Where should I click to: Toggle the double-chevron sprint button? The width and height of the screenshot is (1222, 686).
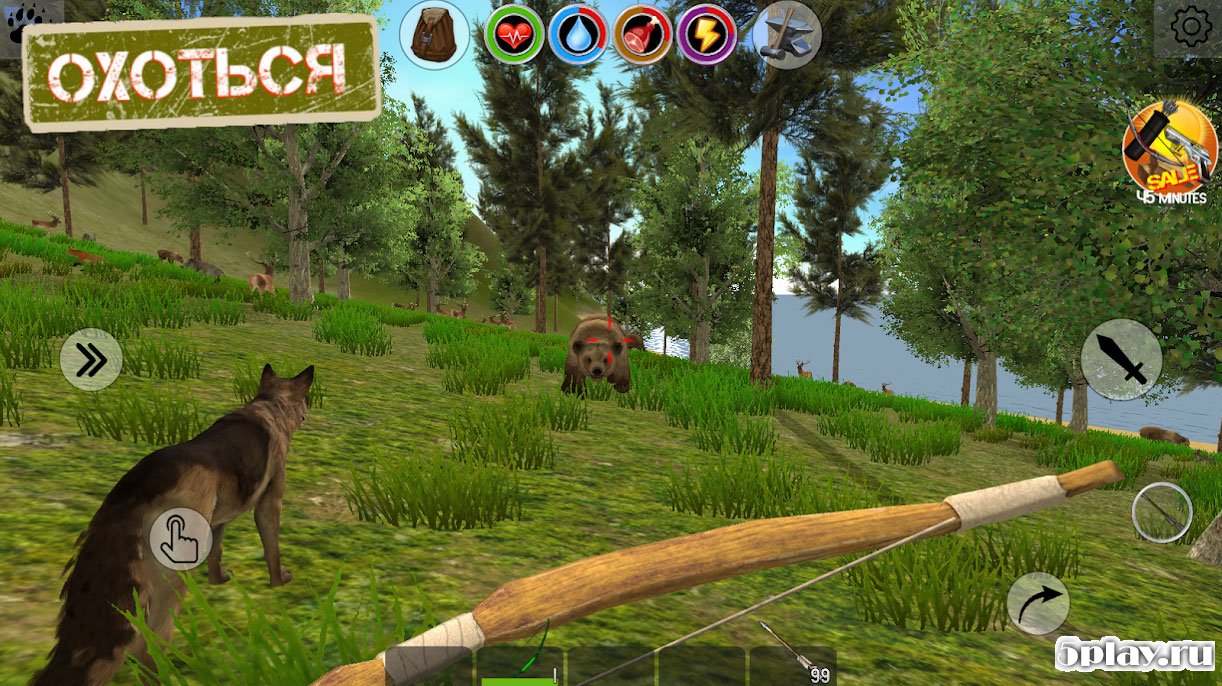point(91,360)
